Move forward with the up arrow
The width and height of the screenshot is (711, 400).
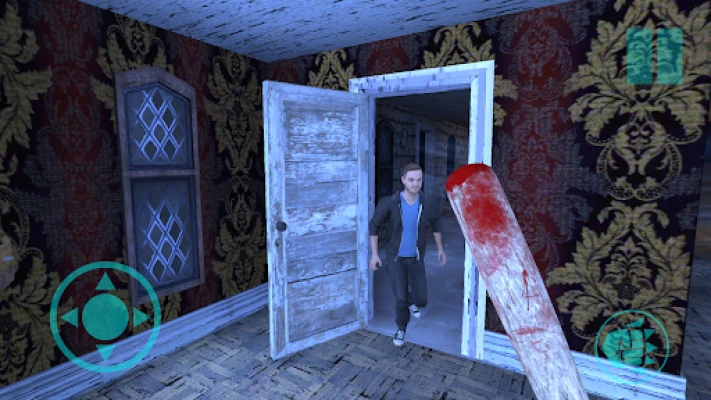pyautogui.click(x=105, y=283)
